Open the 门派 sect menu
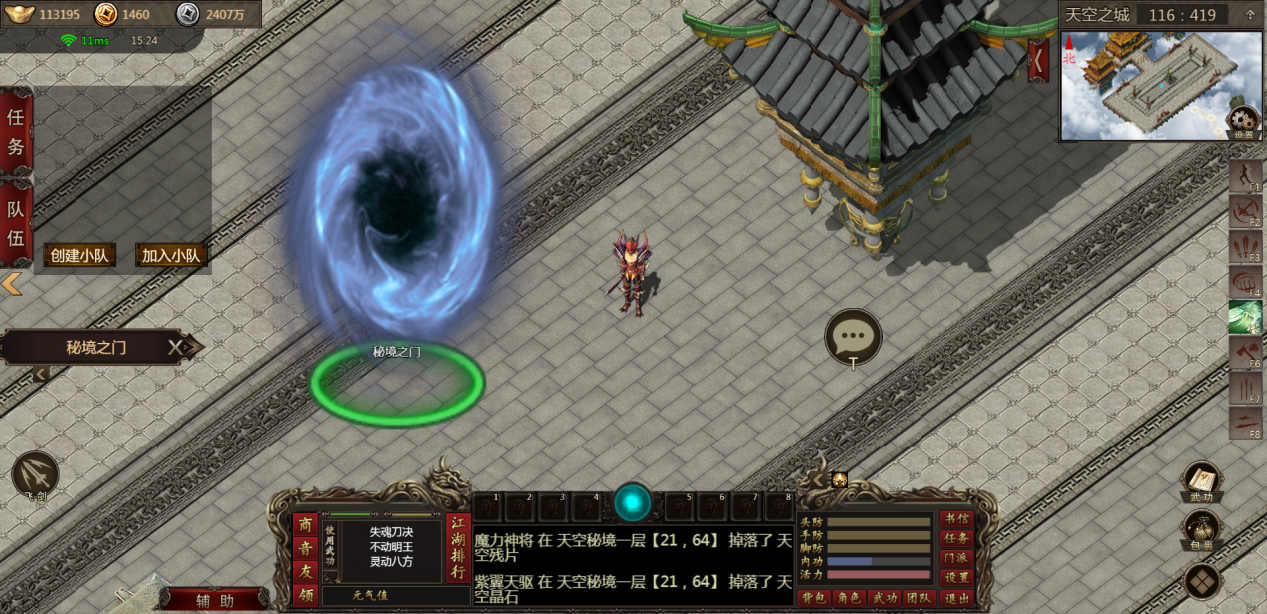This screenshot has height=614, width=1267. coord(956,558)
